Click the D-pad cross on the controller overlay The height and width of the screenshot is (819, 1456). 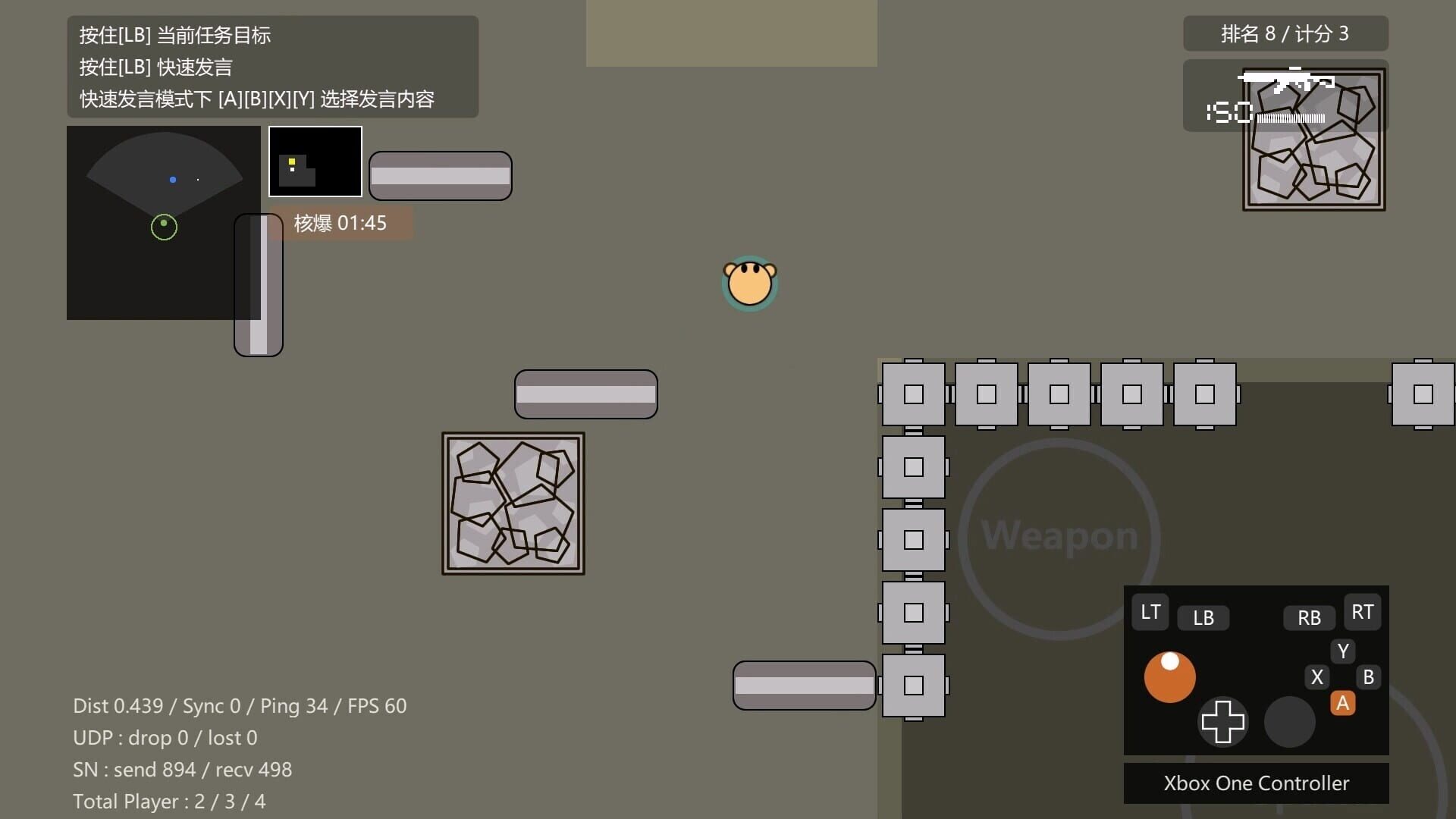1222,722
